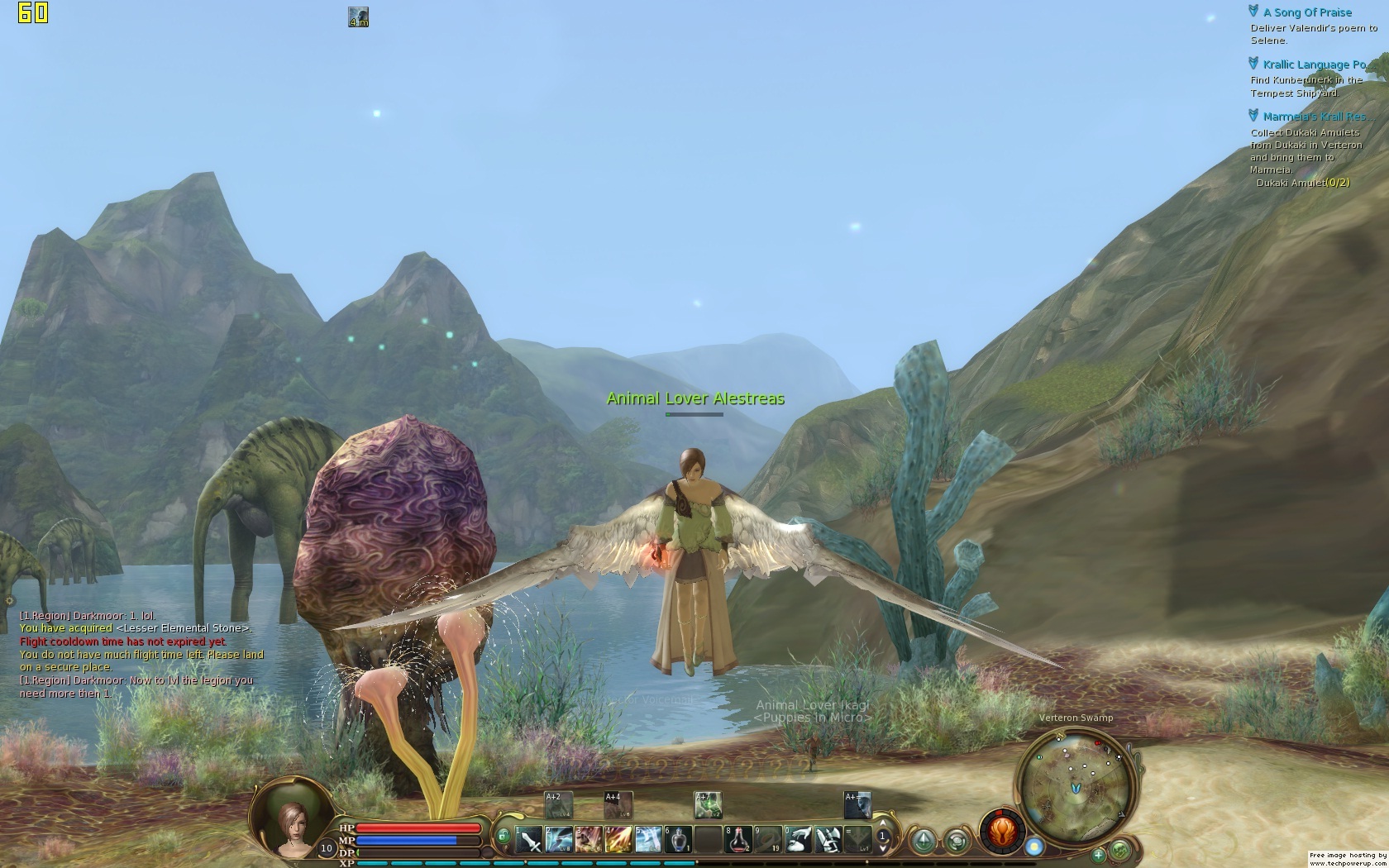1389x868 pixels.
Task: Toggle the green quickbar lock button
Action: [504, 836]
